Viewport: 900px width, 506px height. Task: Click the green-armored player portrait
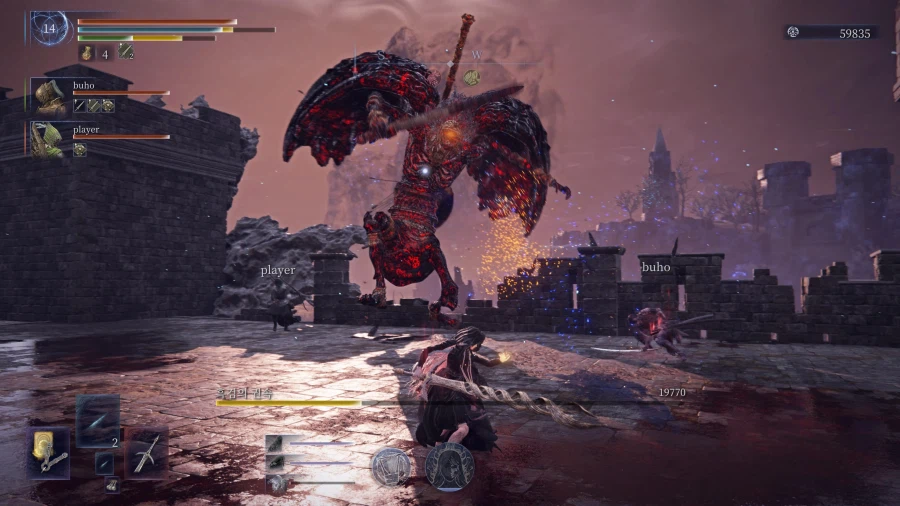point(48,139)
